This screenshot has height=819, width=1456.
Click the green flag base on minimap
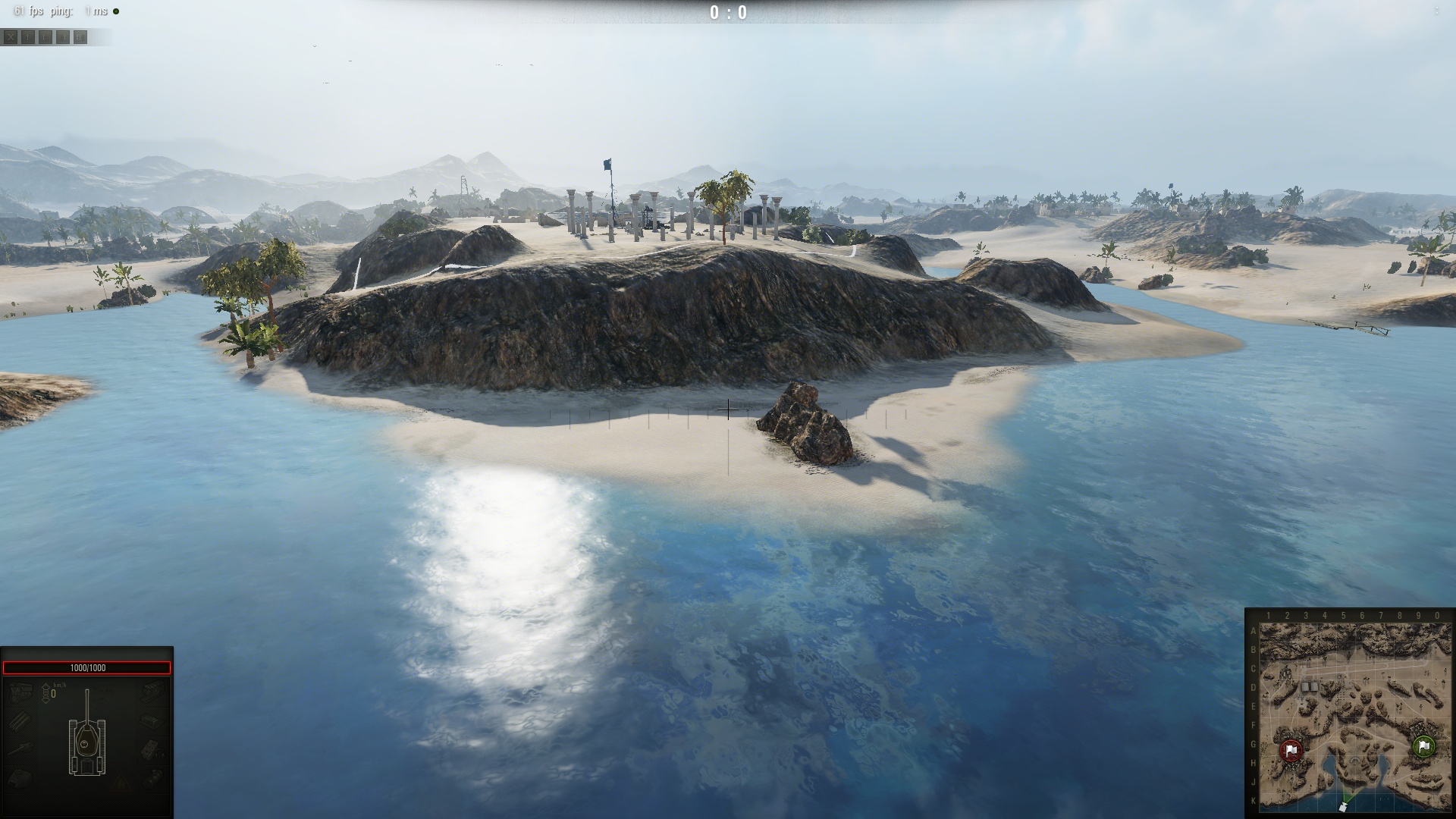point(1423,747)
